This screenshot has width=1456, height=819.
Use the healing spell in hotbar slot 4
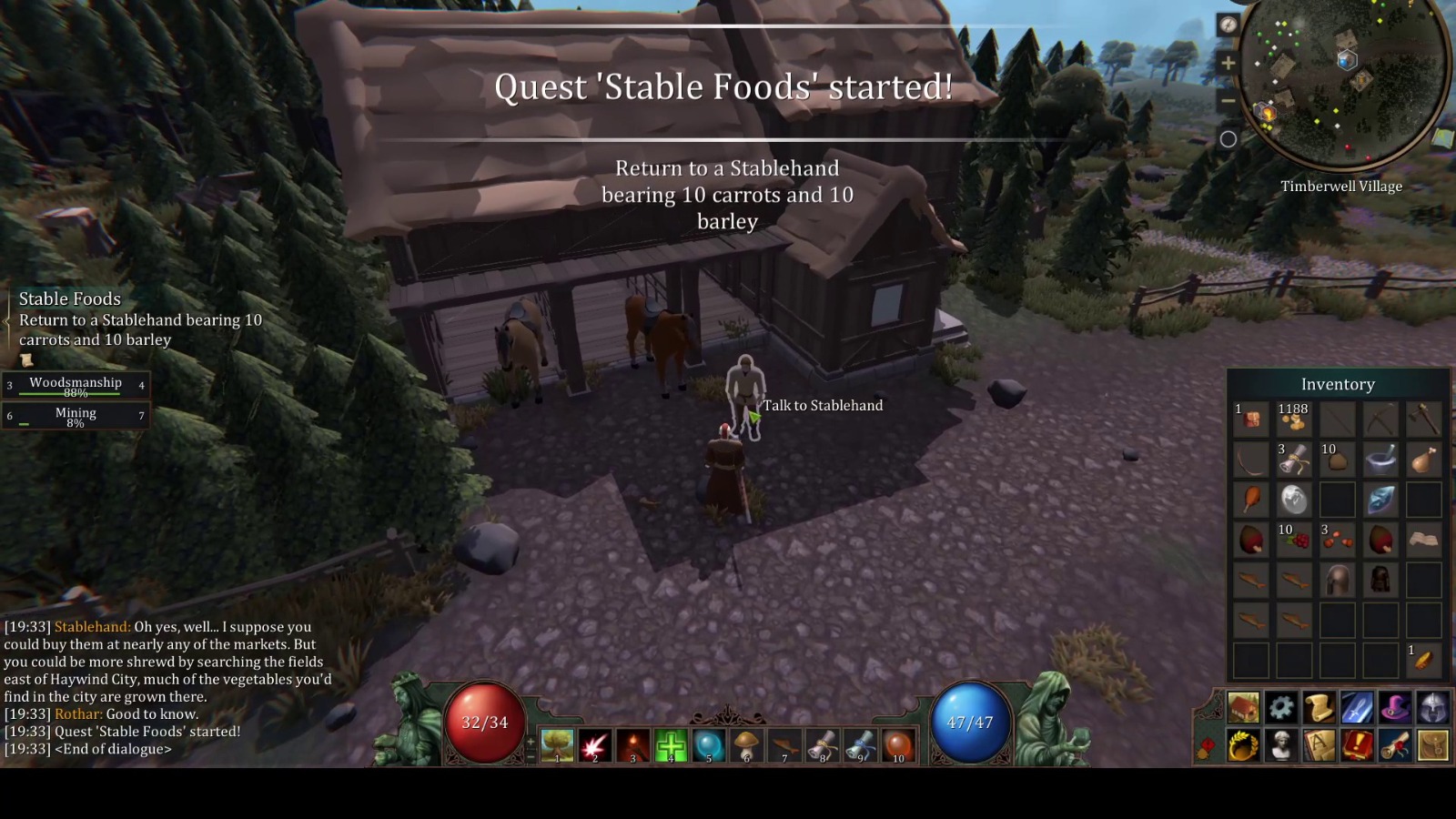pos(671,744)
